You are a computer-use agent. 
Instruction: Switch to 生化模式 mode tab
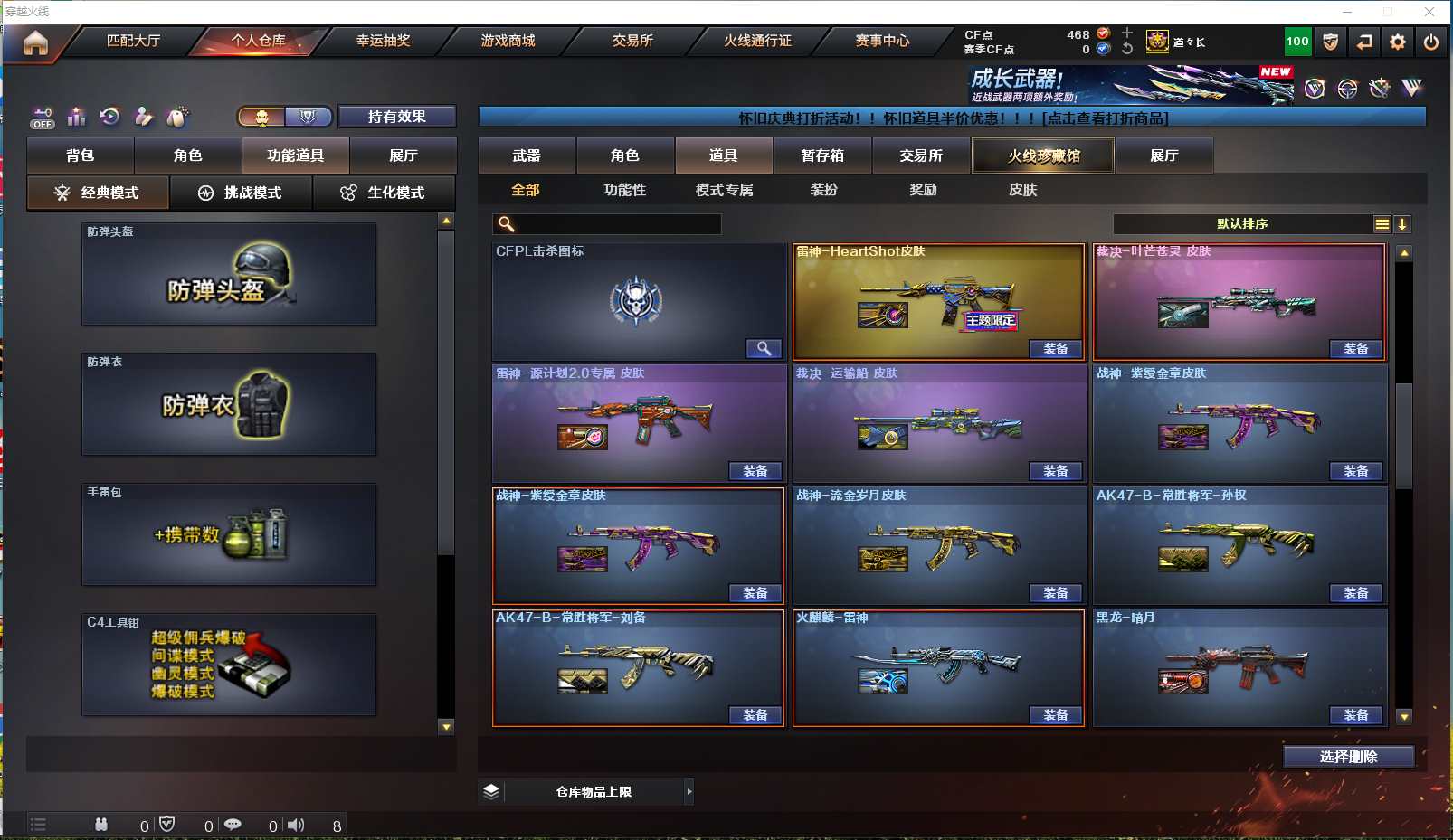click(x=384, y=193)
